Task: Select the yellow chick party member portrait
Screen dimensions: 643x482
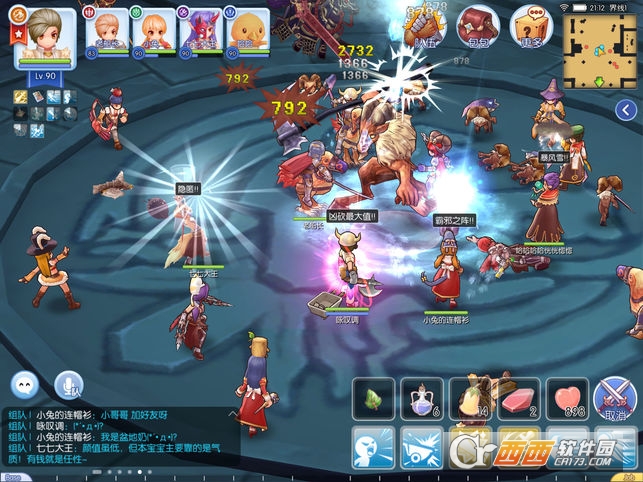Action: click(246, 33)
